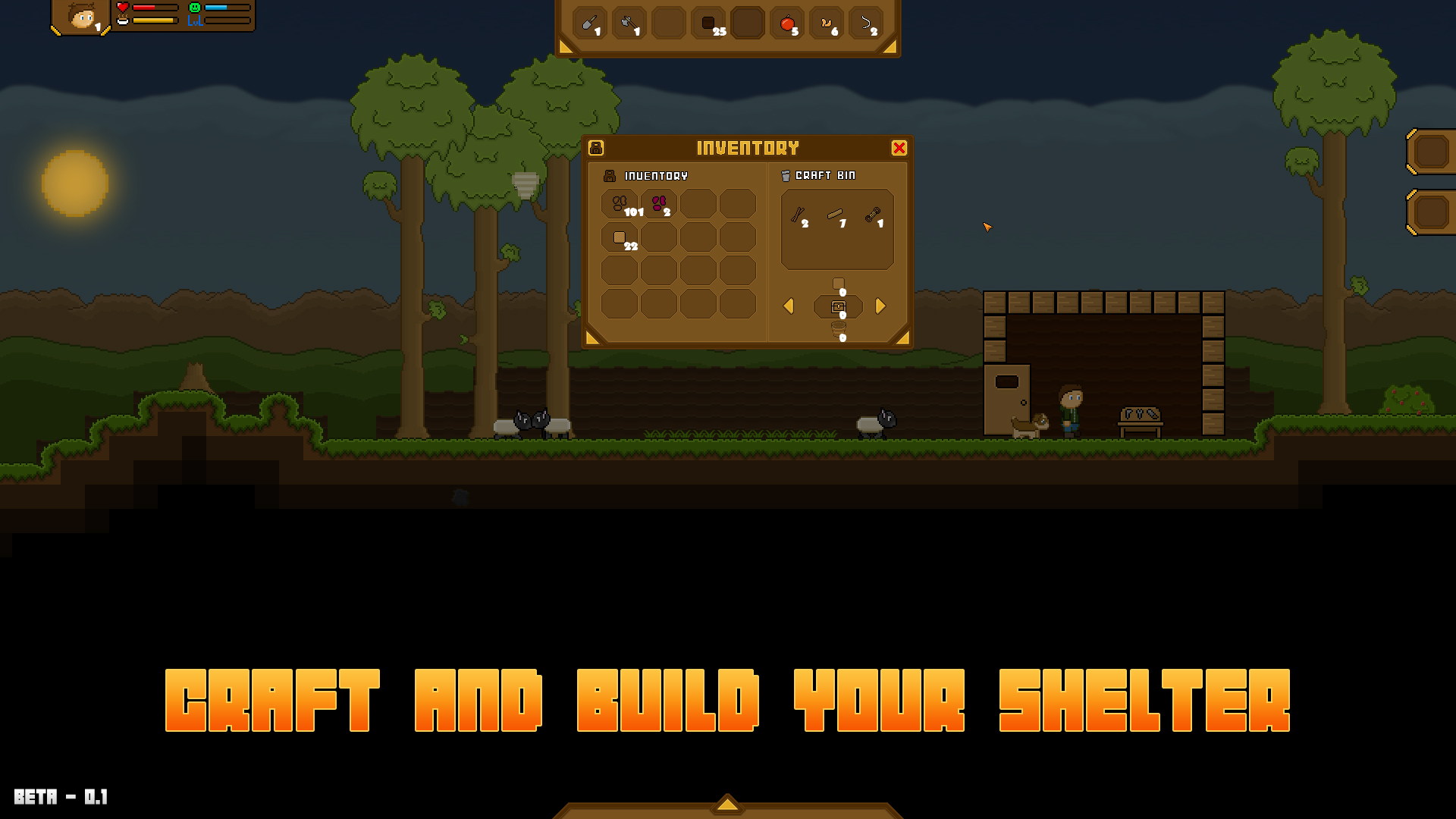Screen dimensions: 1456x819
Task: Select the worms slot in the hotbar
Action: tap(827, 23)
